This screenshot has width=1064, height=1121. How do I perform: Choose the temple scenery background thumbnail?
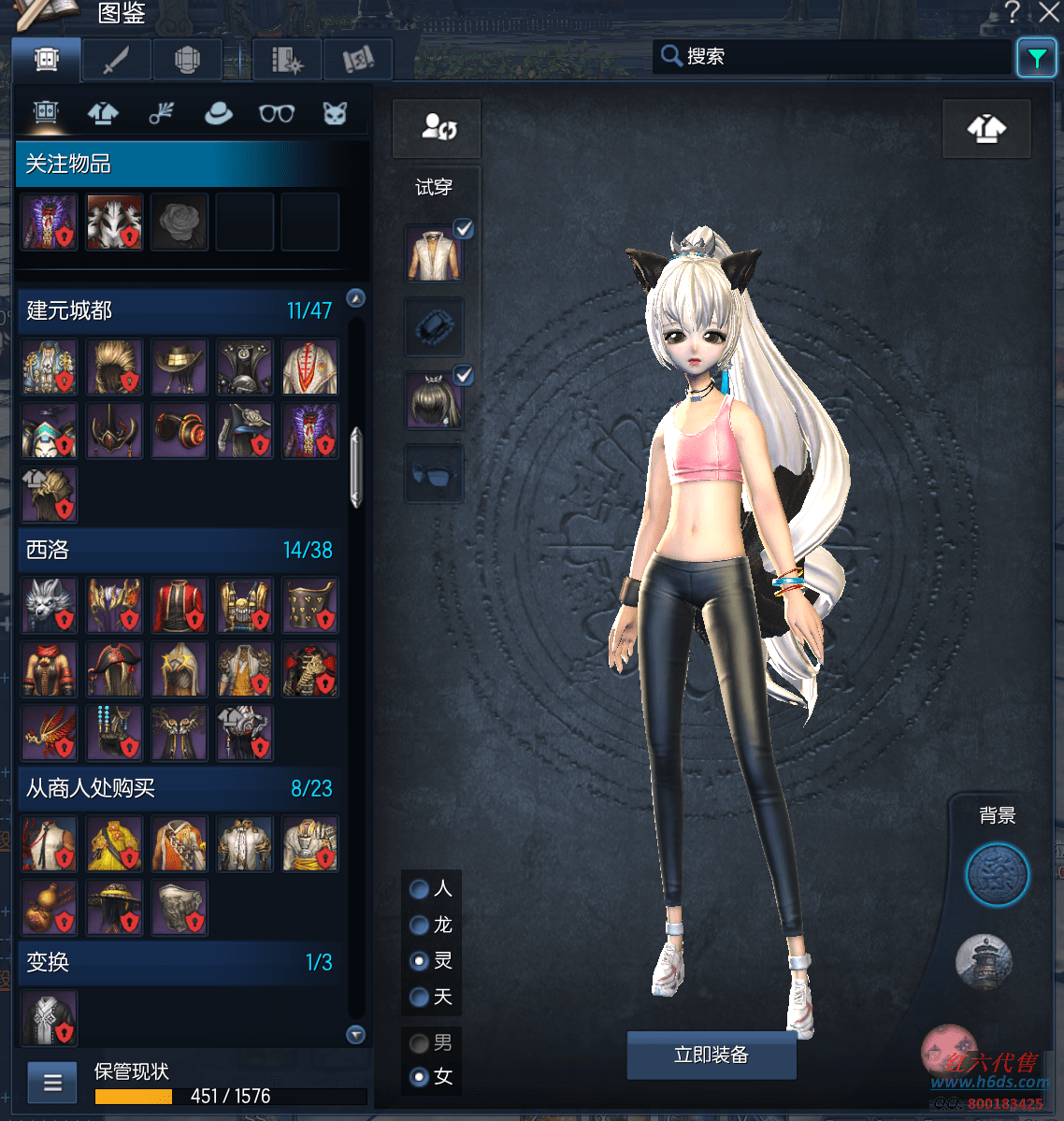pos(984,960)
